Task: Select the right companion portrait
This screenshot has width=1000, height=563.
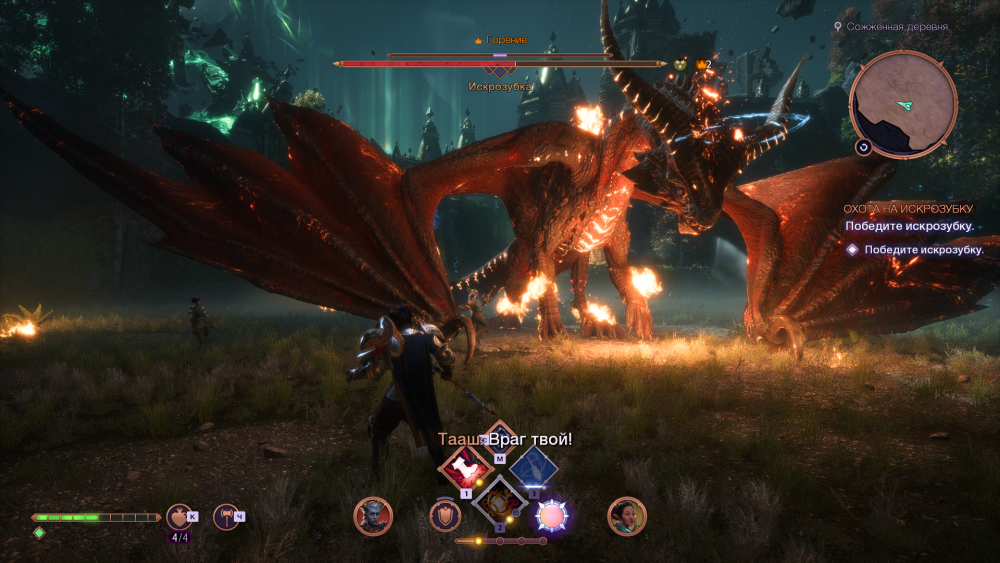Action: pos(627,516)
